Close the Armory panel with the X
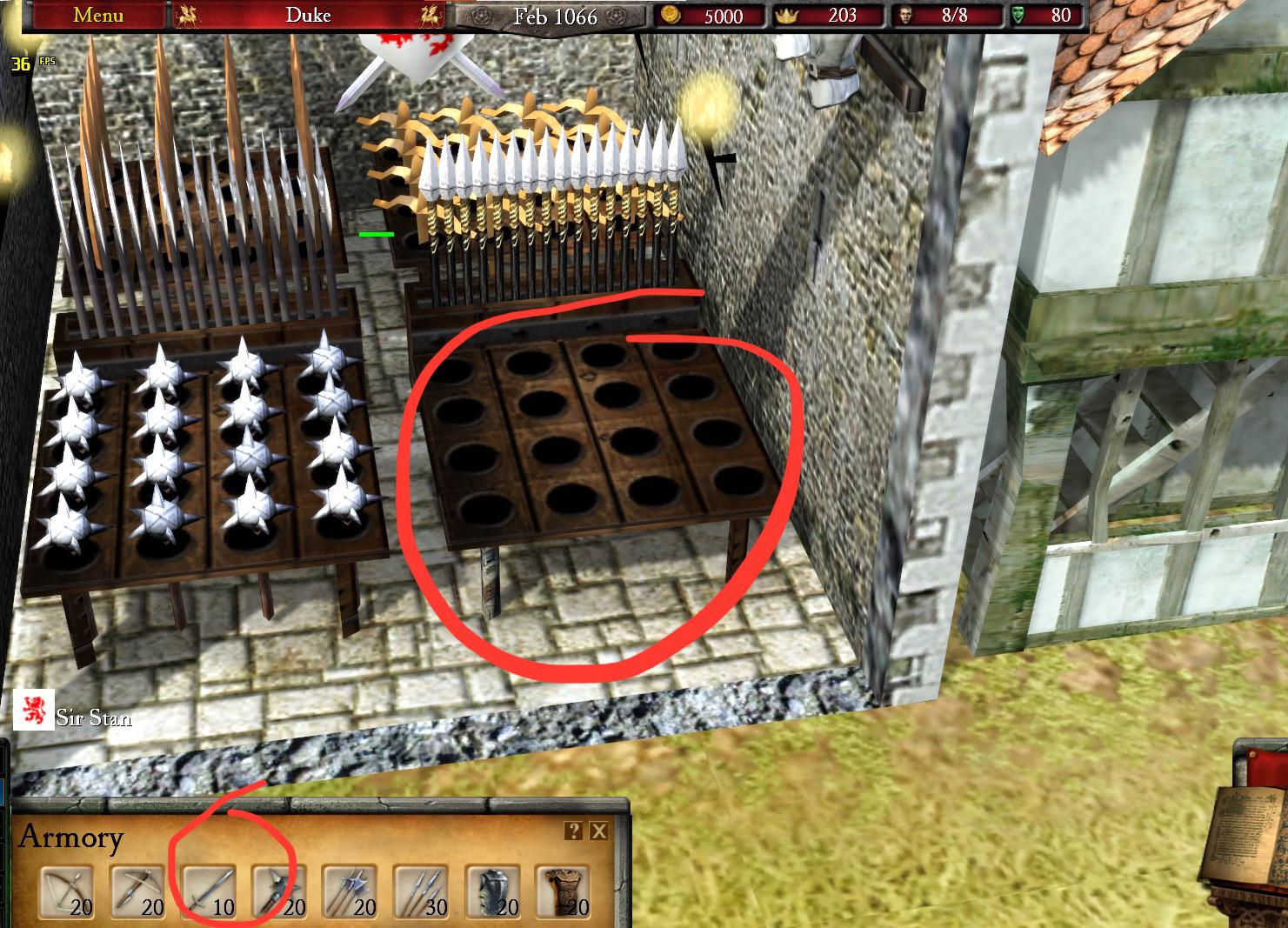Image resolution: width=1288 pixels, height=928 pixels. click(x=598, y=831)
